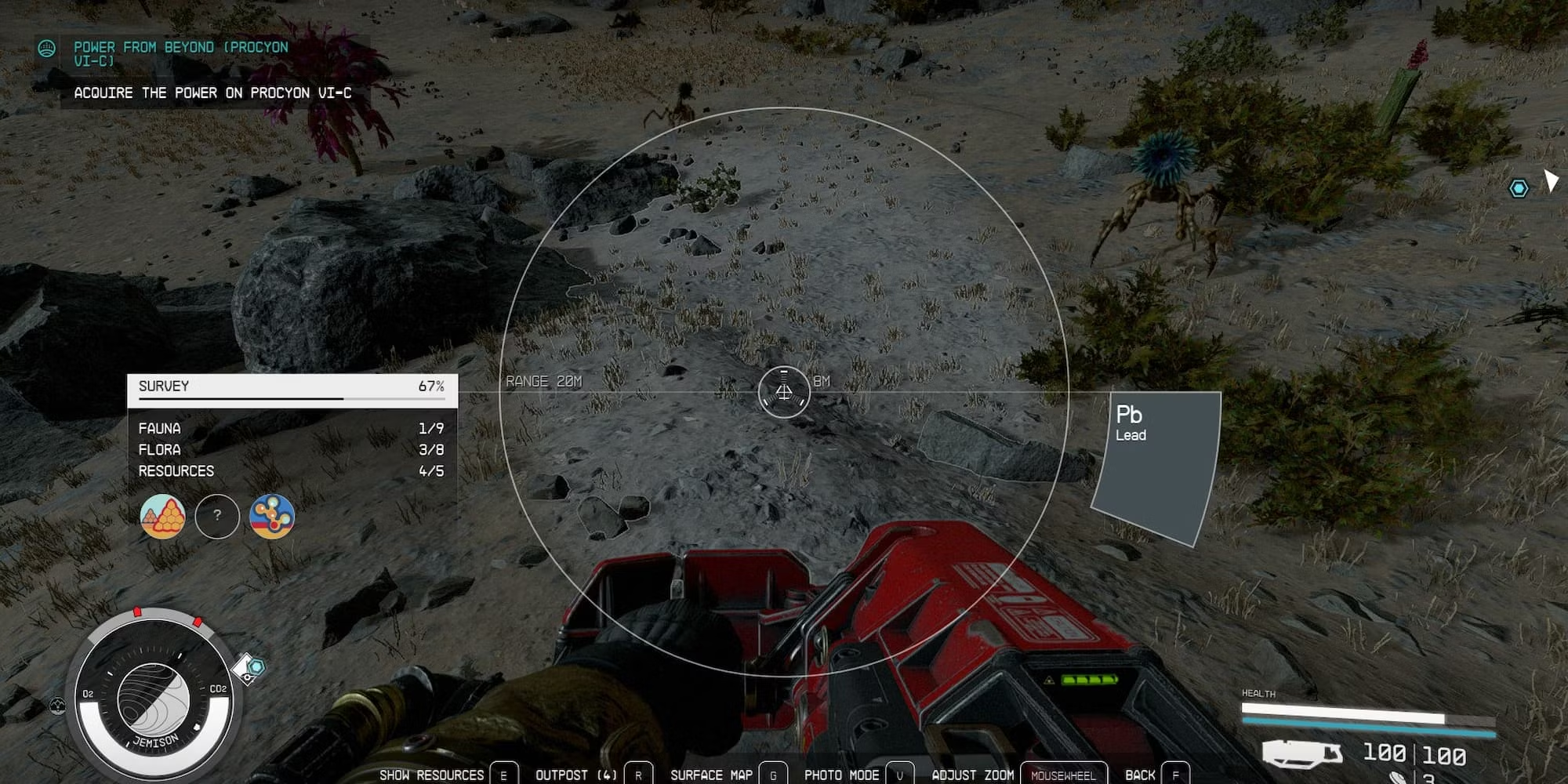Open the Outpost option
This screenshot has height=784, width=1568.
pyautogui.click(x=593, y=775)
